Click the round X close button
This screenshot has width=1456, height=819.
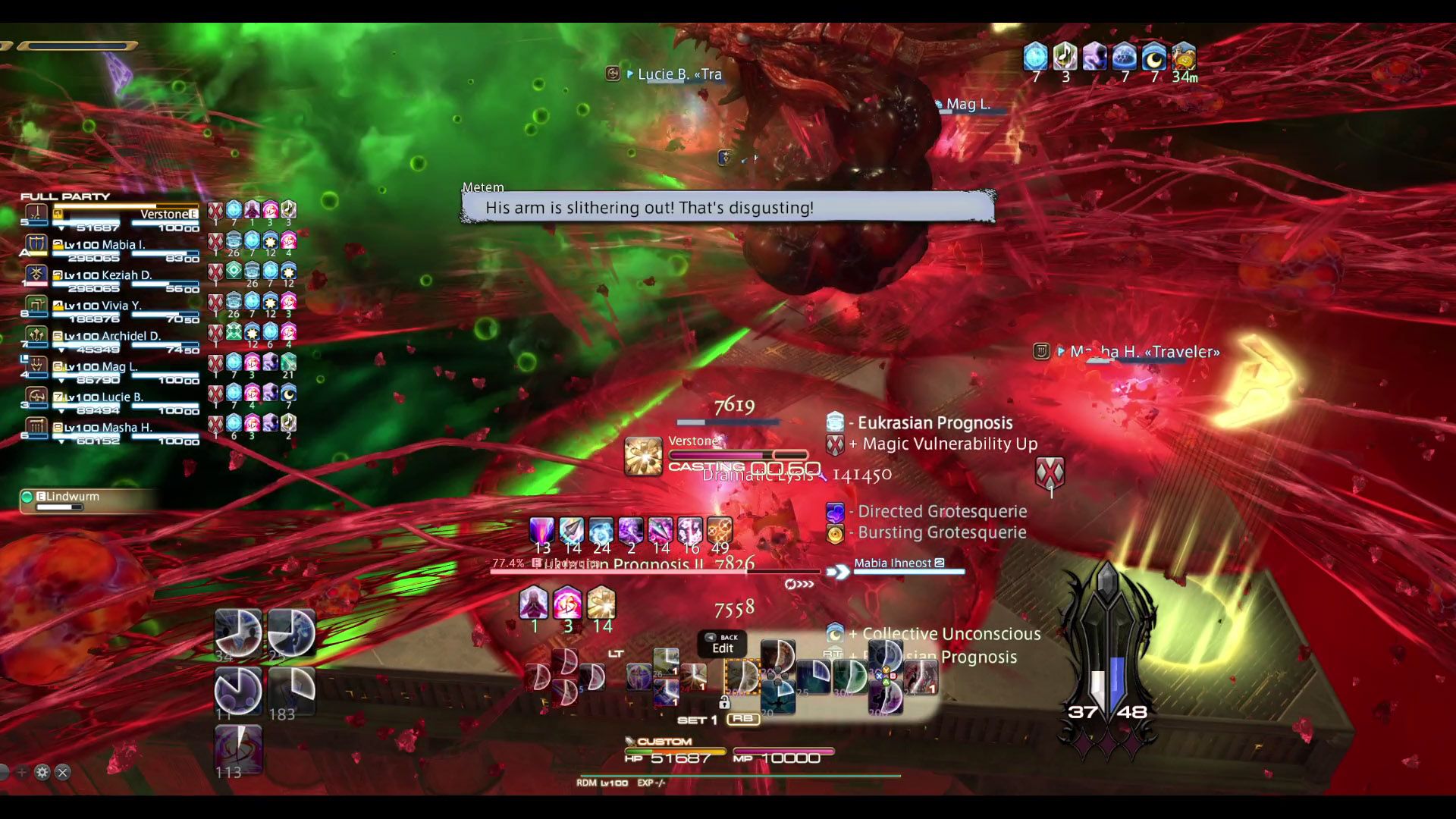pos(63,772)
